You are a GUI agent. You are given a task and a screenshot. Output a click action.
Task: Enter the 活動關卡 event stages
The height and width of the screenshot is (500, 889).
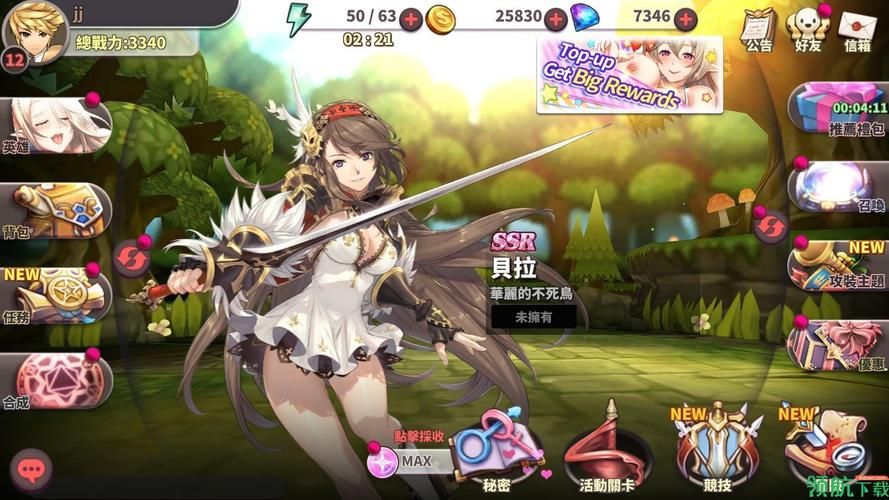point(605,450)
